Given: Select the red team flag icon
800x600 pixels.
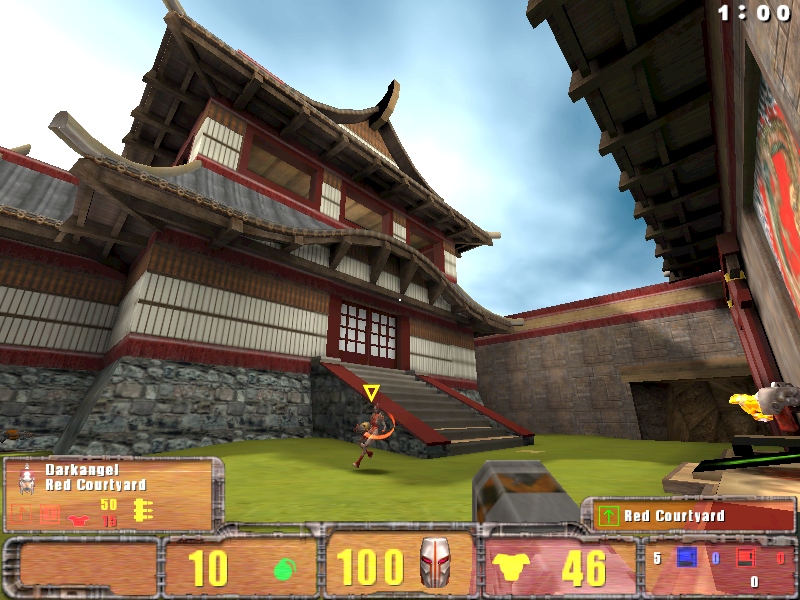Looking at the screenshot, I should [746, 557].
